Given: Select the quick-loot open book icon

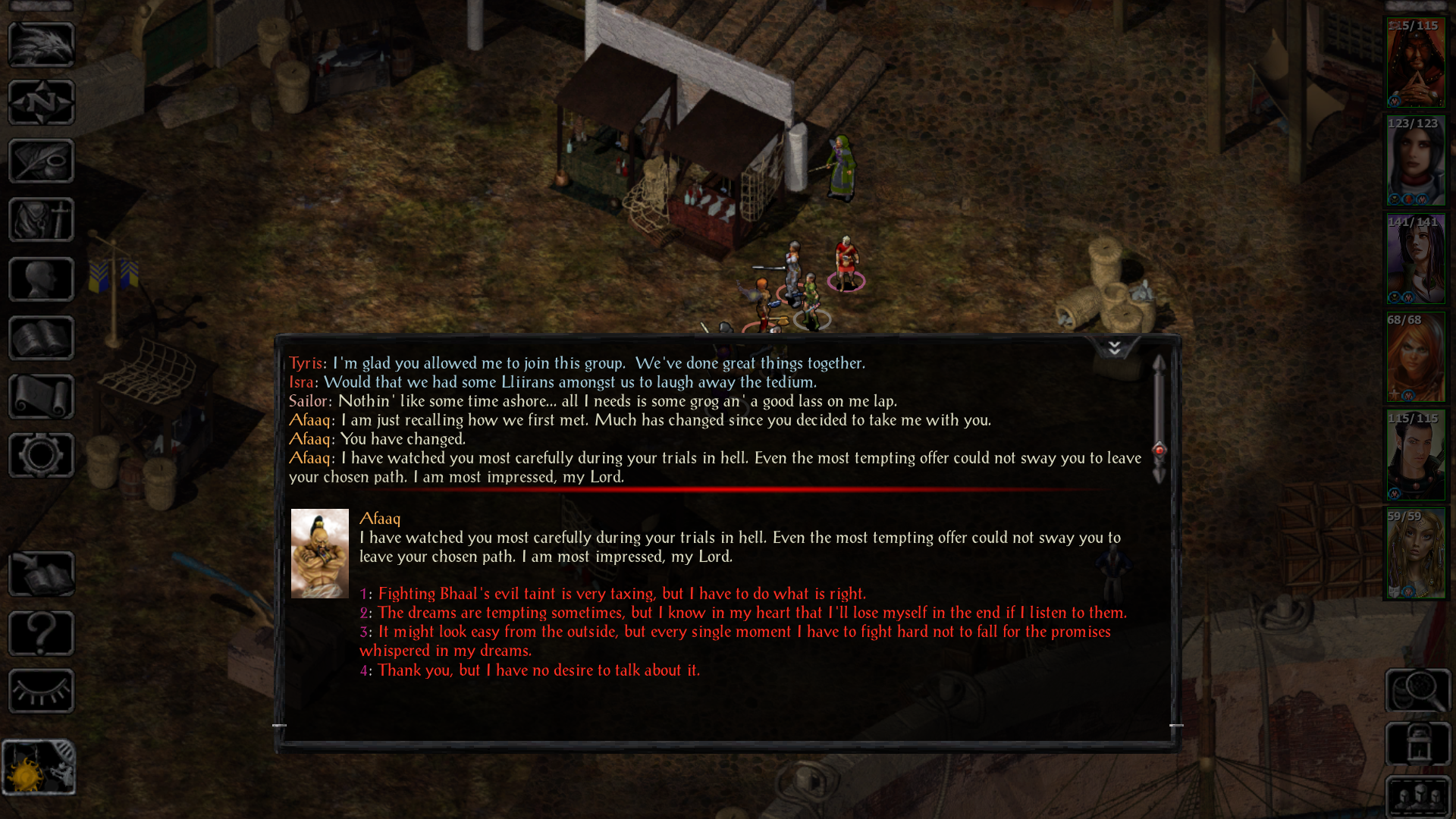Looking at the screenshot, I should 41,573.
